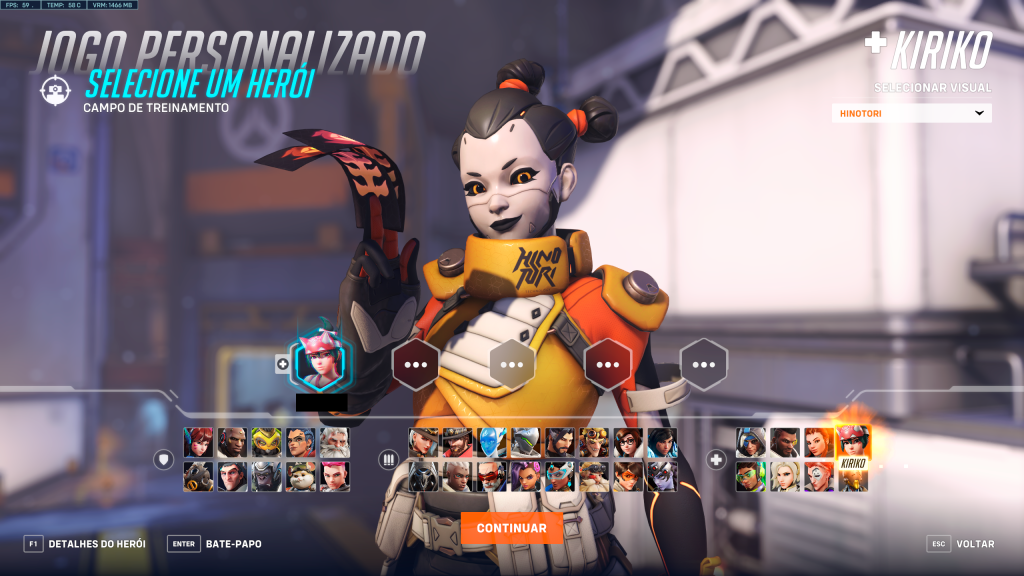Pick Ana's hooded portrait
The image size is (1024, 576).
(x=751, y=442)
